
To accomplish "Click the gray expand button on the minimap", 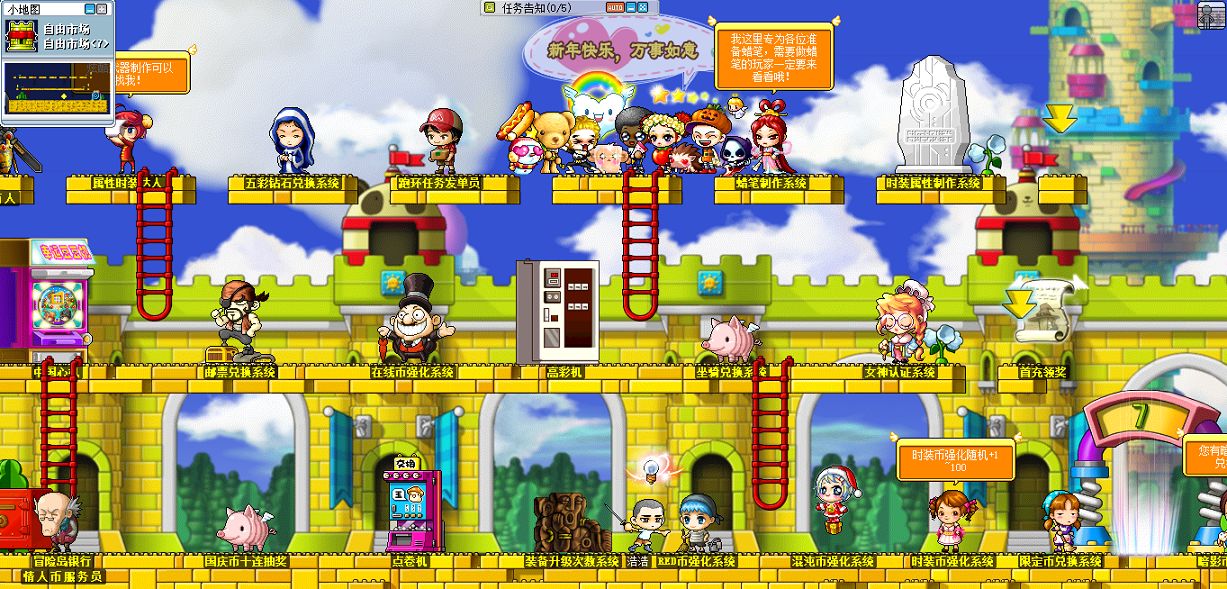I will point(101,9).
